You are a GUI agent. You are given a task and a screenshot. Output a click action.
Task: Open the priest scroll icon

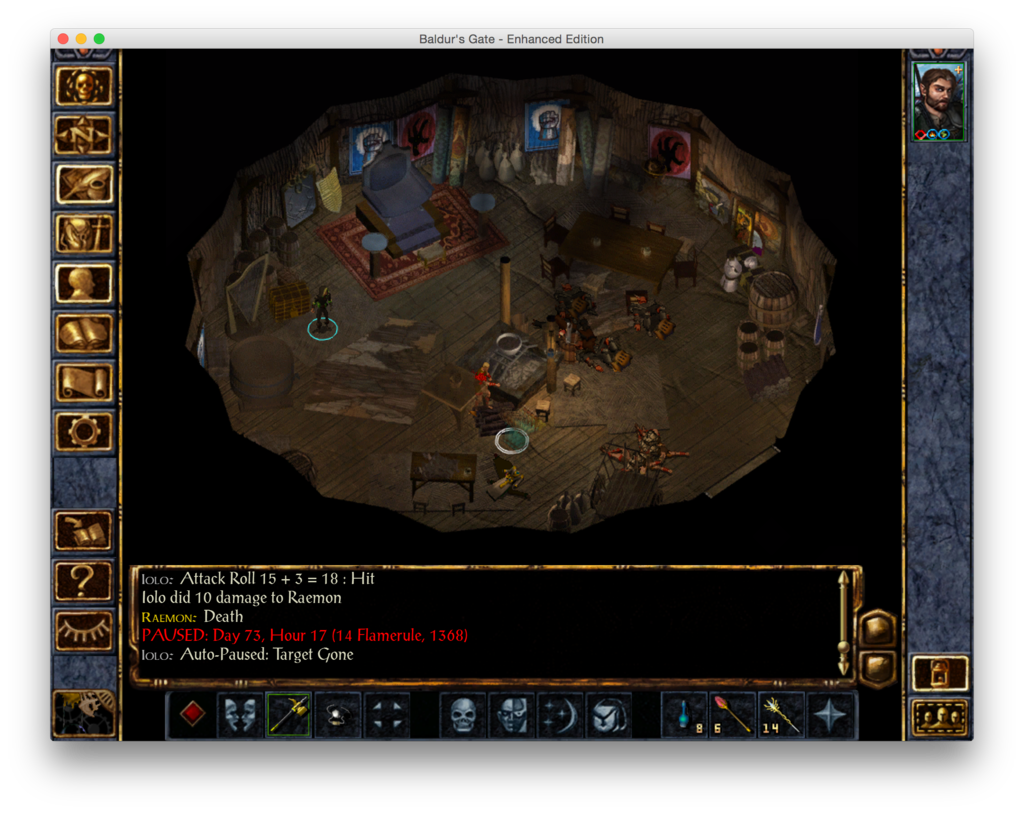(x=84, y=381)
